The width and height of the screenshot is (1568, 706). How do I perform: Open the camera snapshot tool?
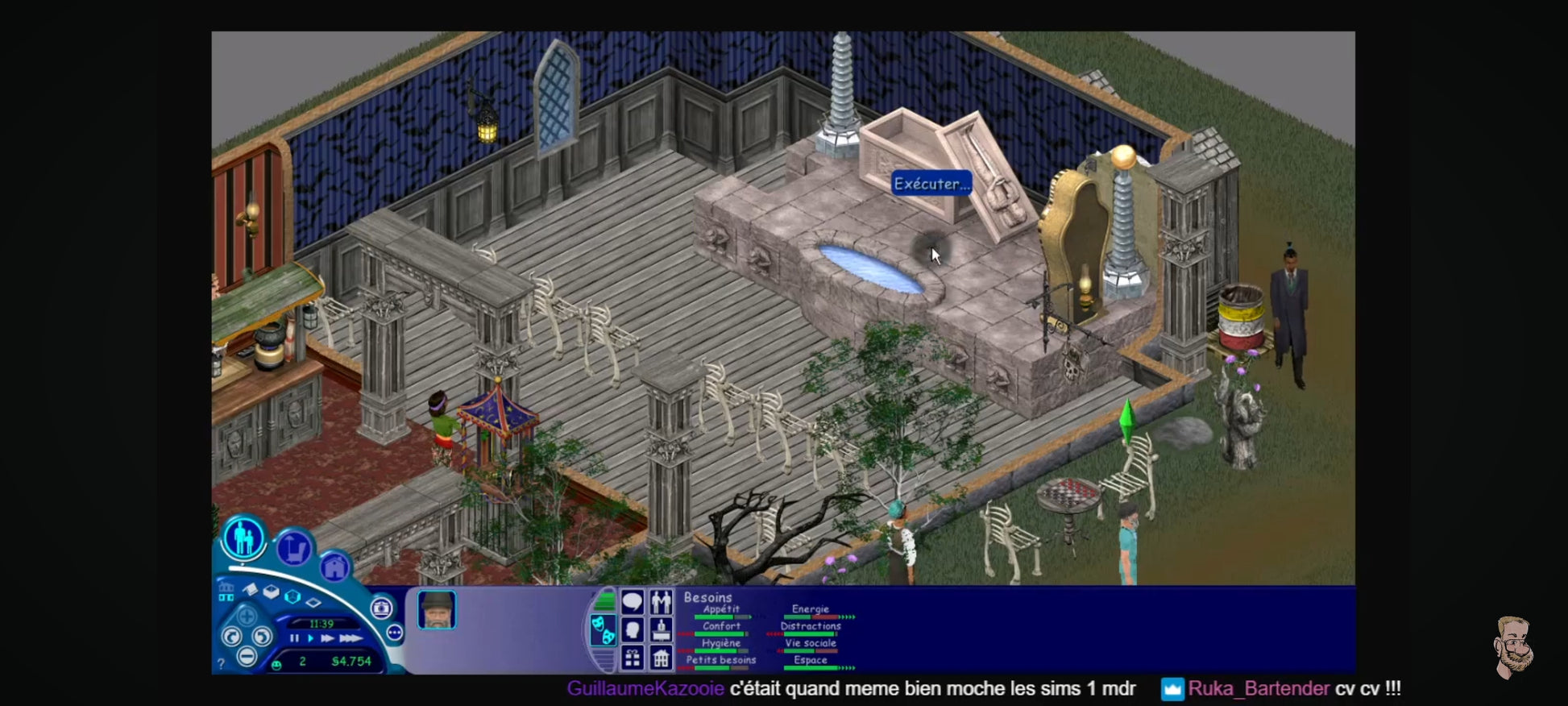tap(382, 608)
